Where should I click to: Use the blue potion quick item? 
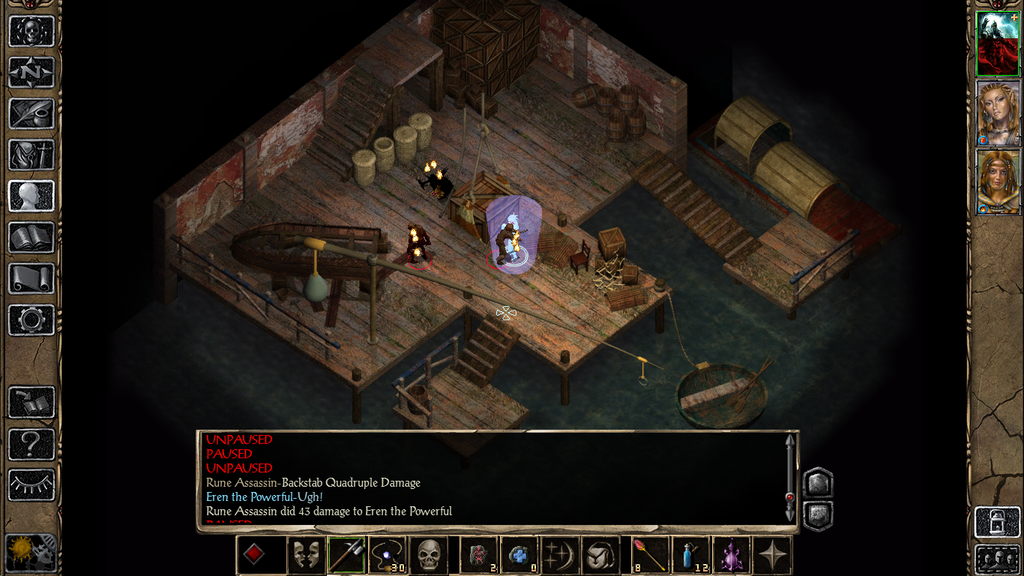coord(689,555)
